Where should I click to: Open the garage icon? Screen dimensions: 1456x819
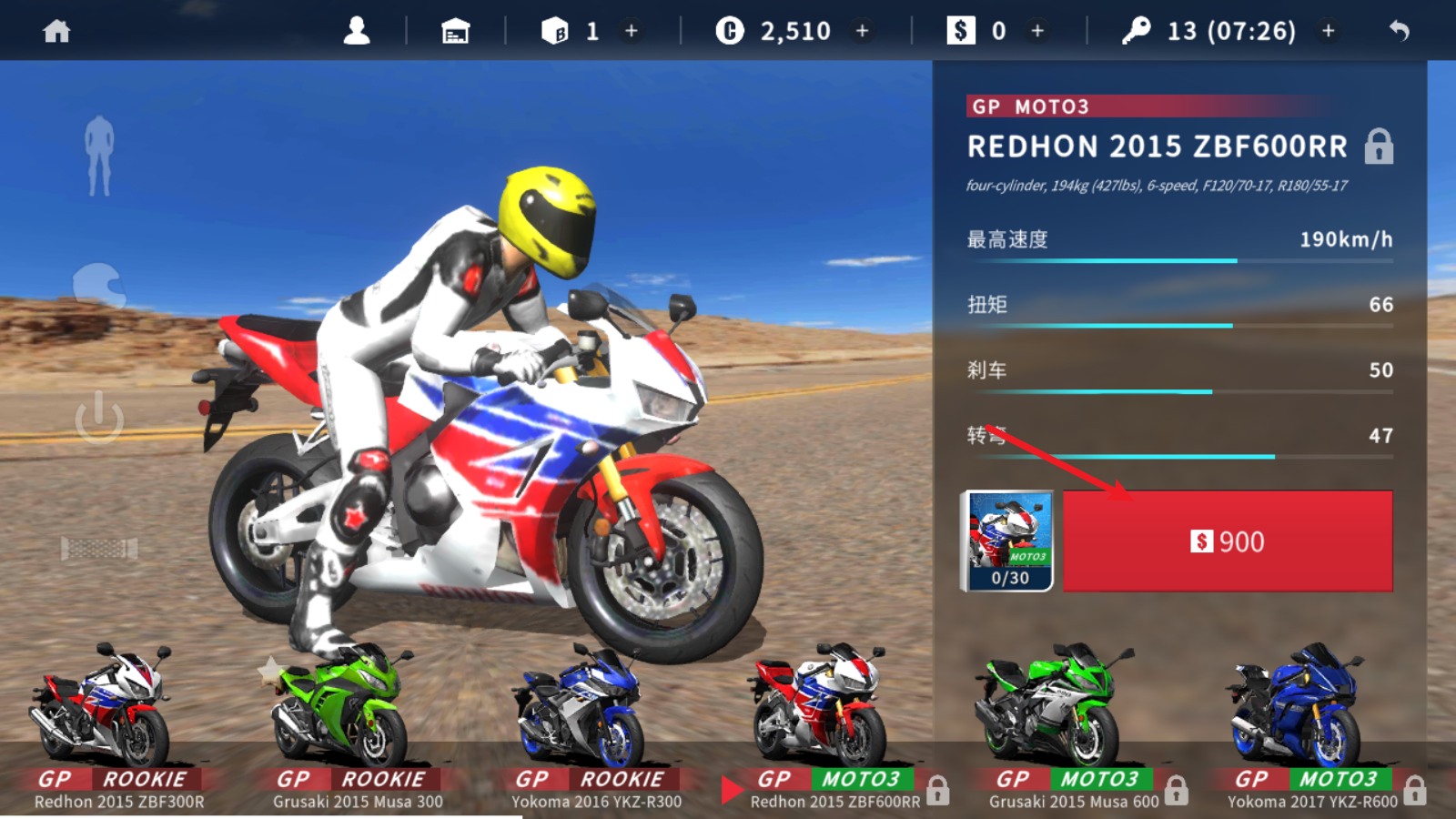(x=455, y=32)
